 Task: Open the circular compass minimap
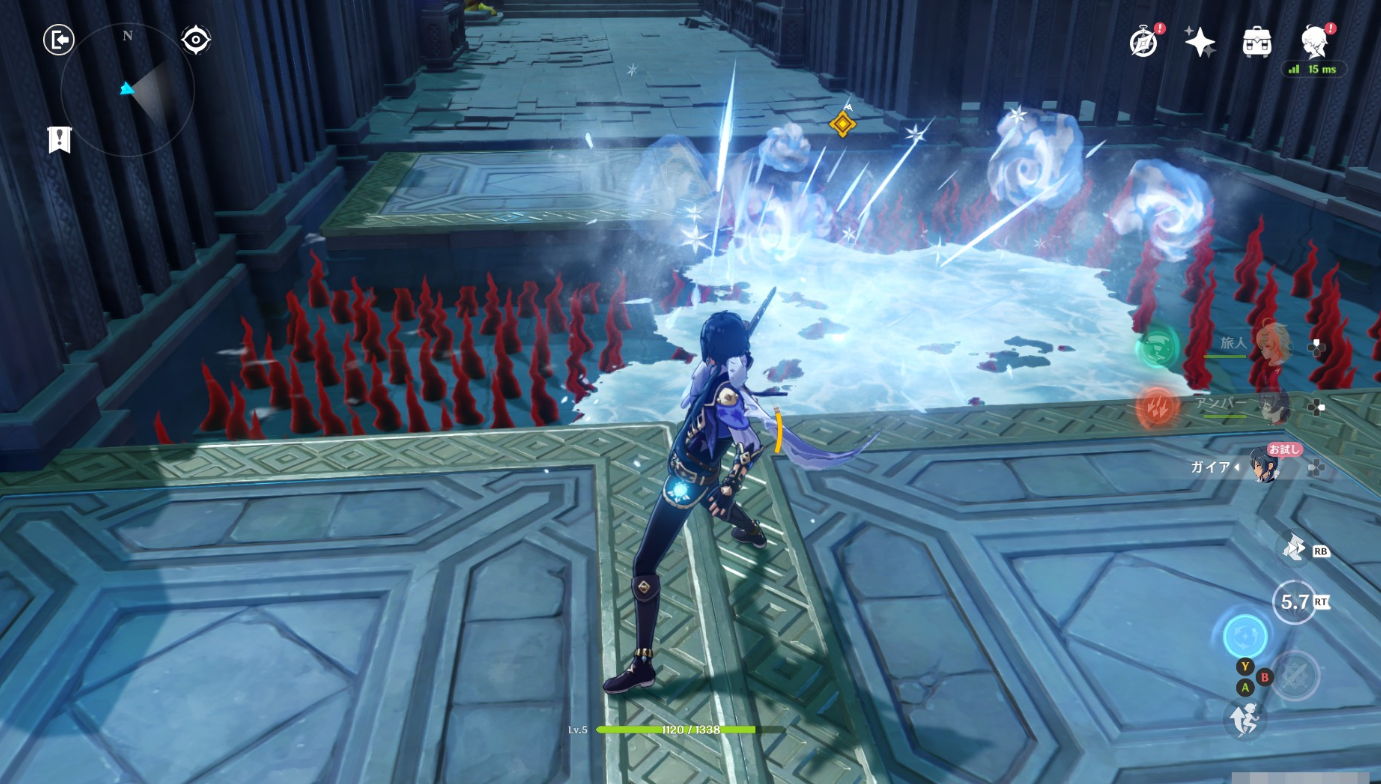[x=127, y=90]
